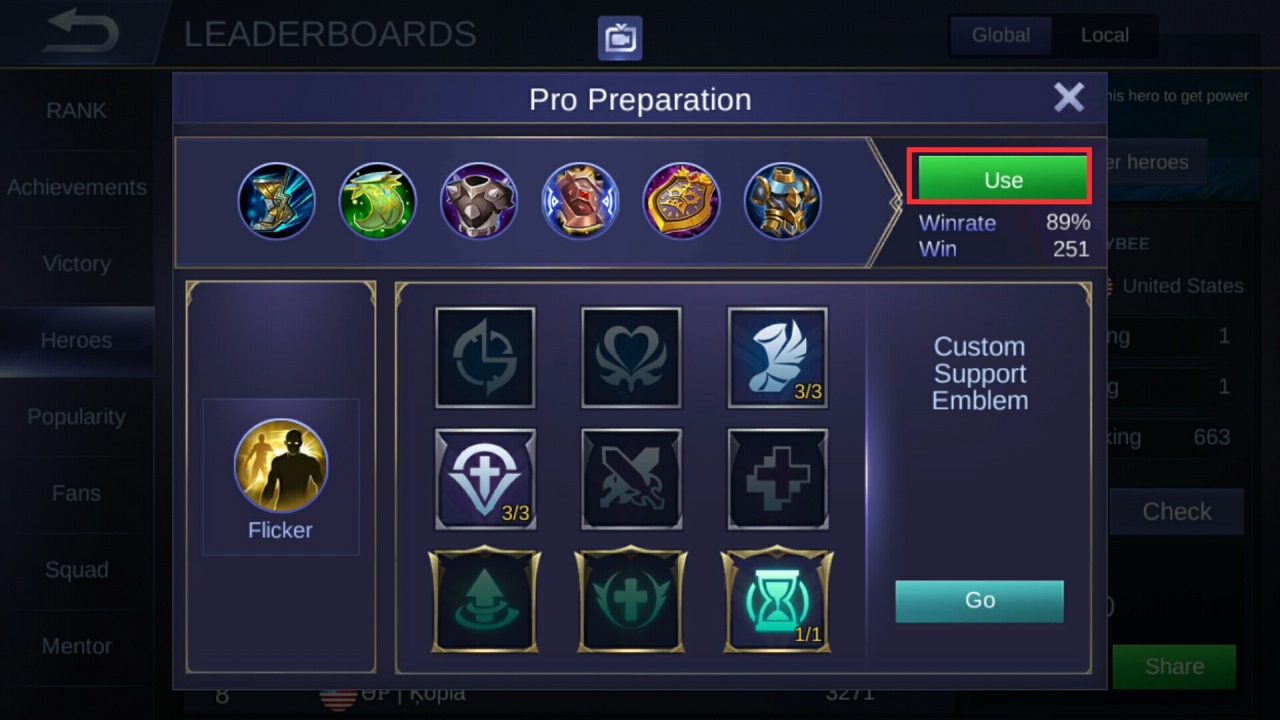Select the Flicker battle spell icon
Viewport: 1280px width, 720px height.
(281, 466)
